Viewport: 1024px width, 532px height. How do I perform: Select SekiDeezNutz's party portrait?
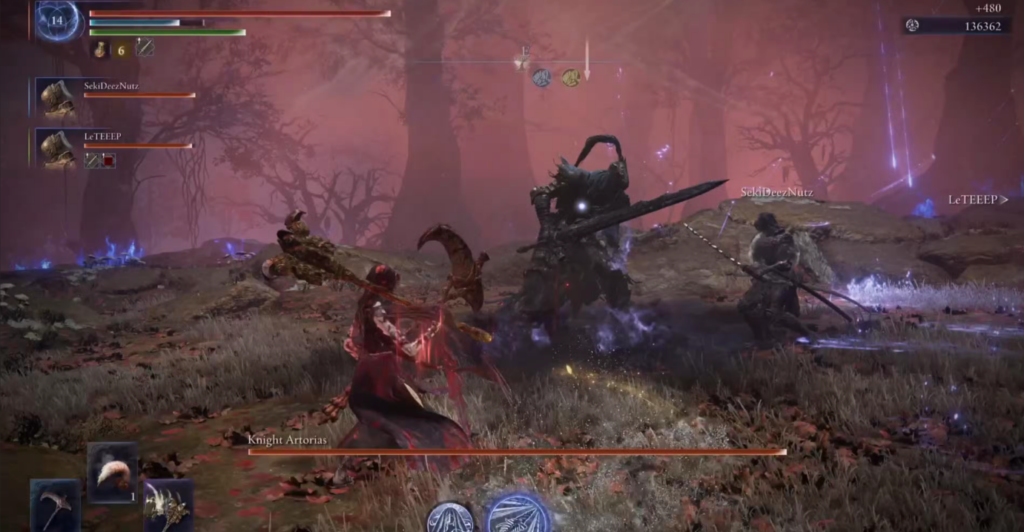pyautogui.click(x=58, y=98)
